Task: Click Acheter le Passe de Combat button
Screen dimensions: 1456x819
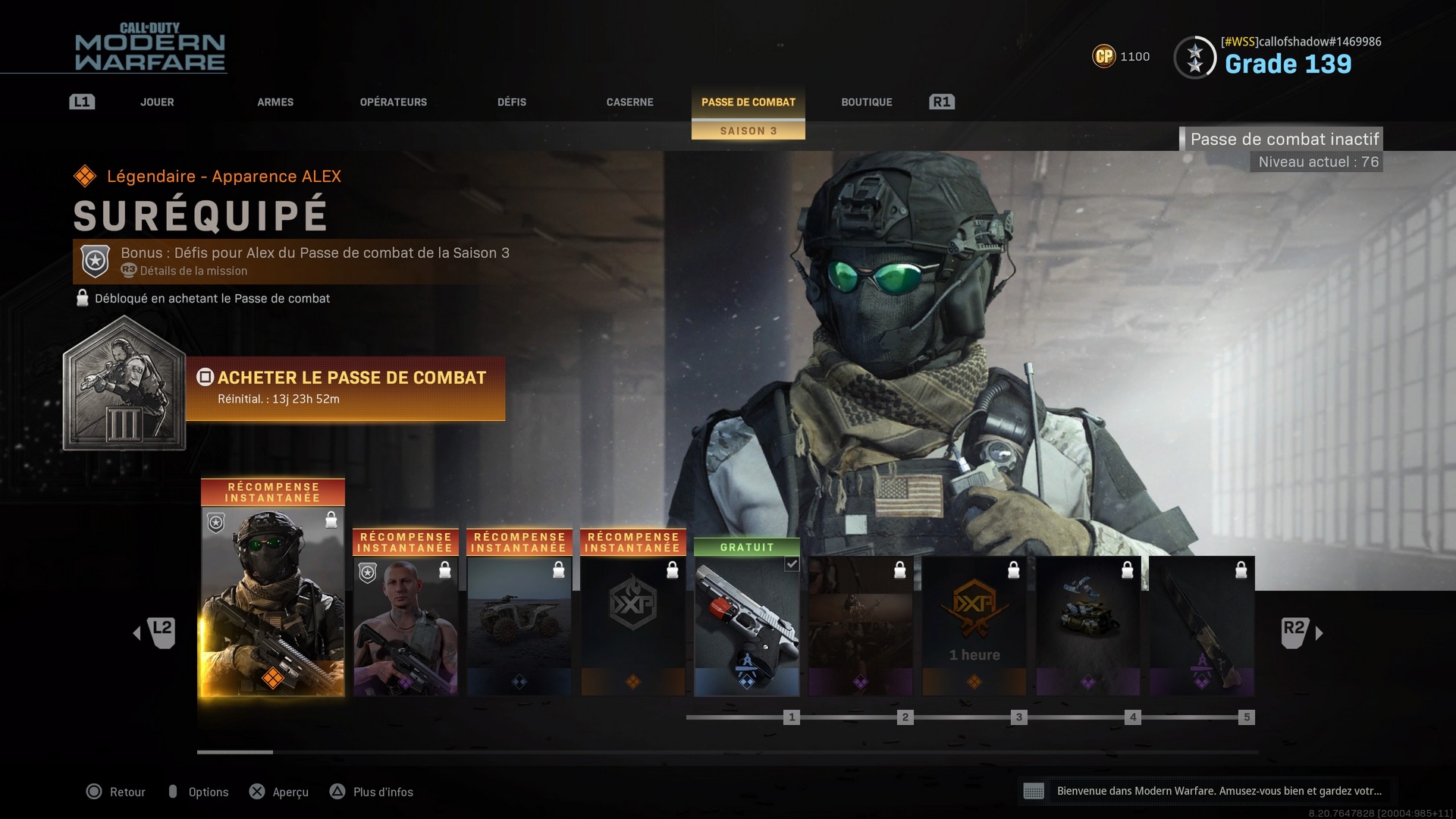Action: coord(346,388)
